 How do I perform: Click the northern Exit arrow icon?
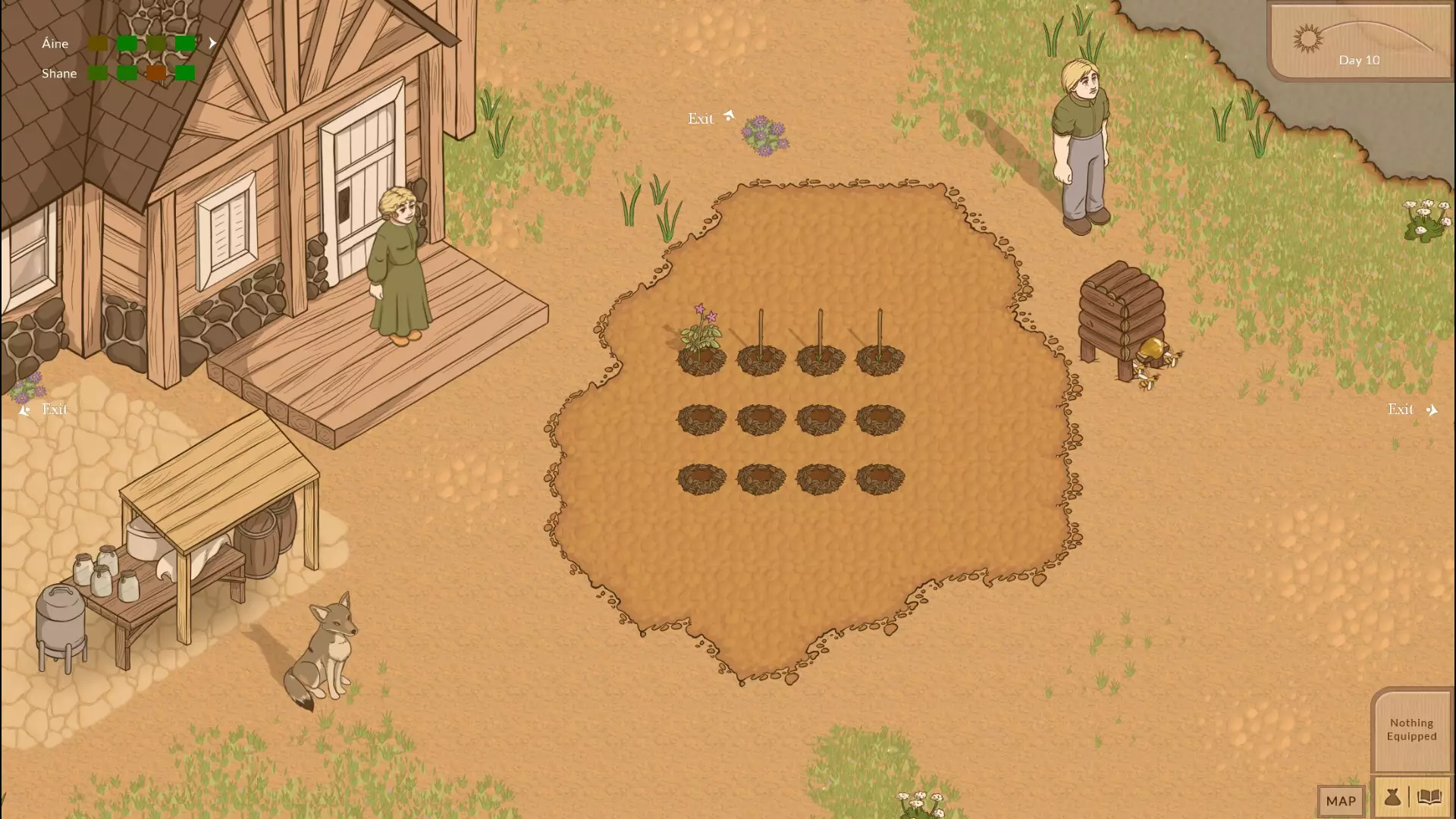click(730, 114)
